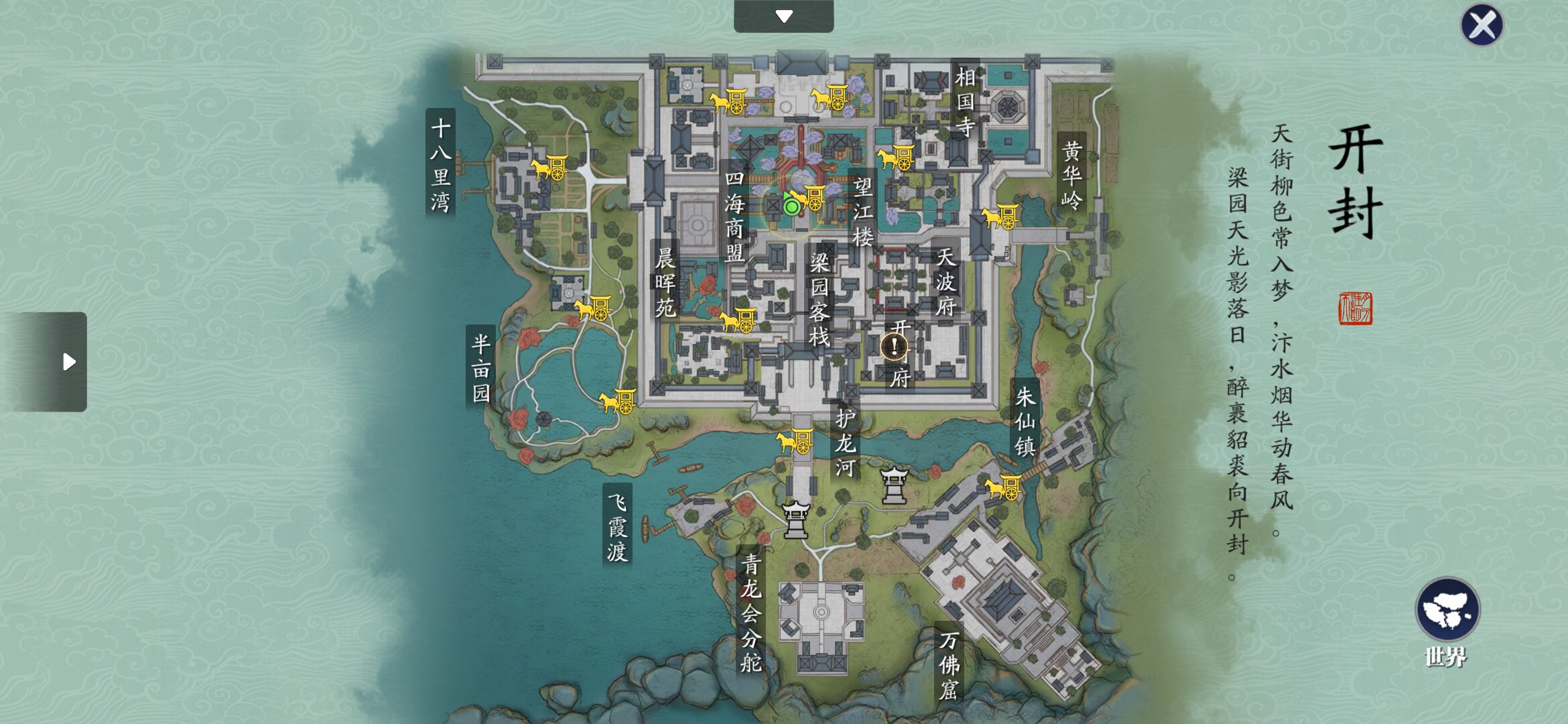Choose the 望江楼 location label
Image resolution: width=1568 pixels, height=724 pixels.
click(862, 211)
